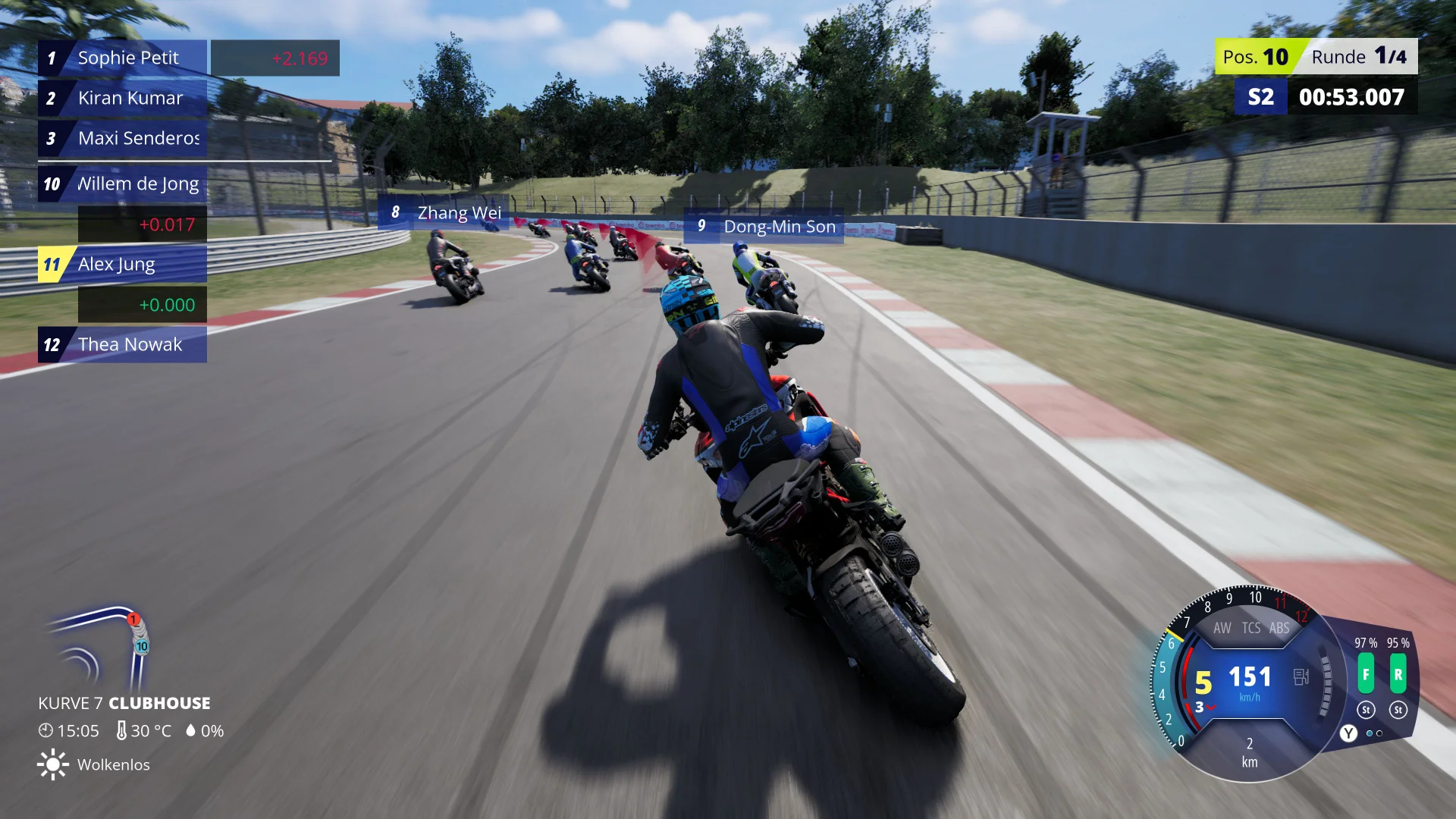The height and width of the screenshot is (819, 1456).
Task: Click the front tyre F indicator
Action: pyautogui.click(x=1366, y=674)
